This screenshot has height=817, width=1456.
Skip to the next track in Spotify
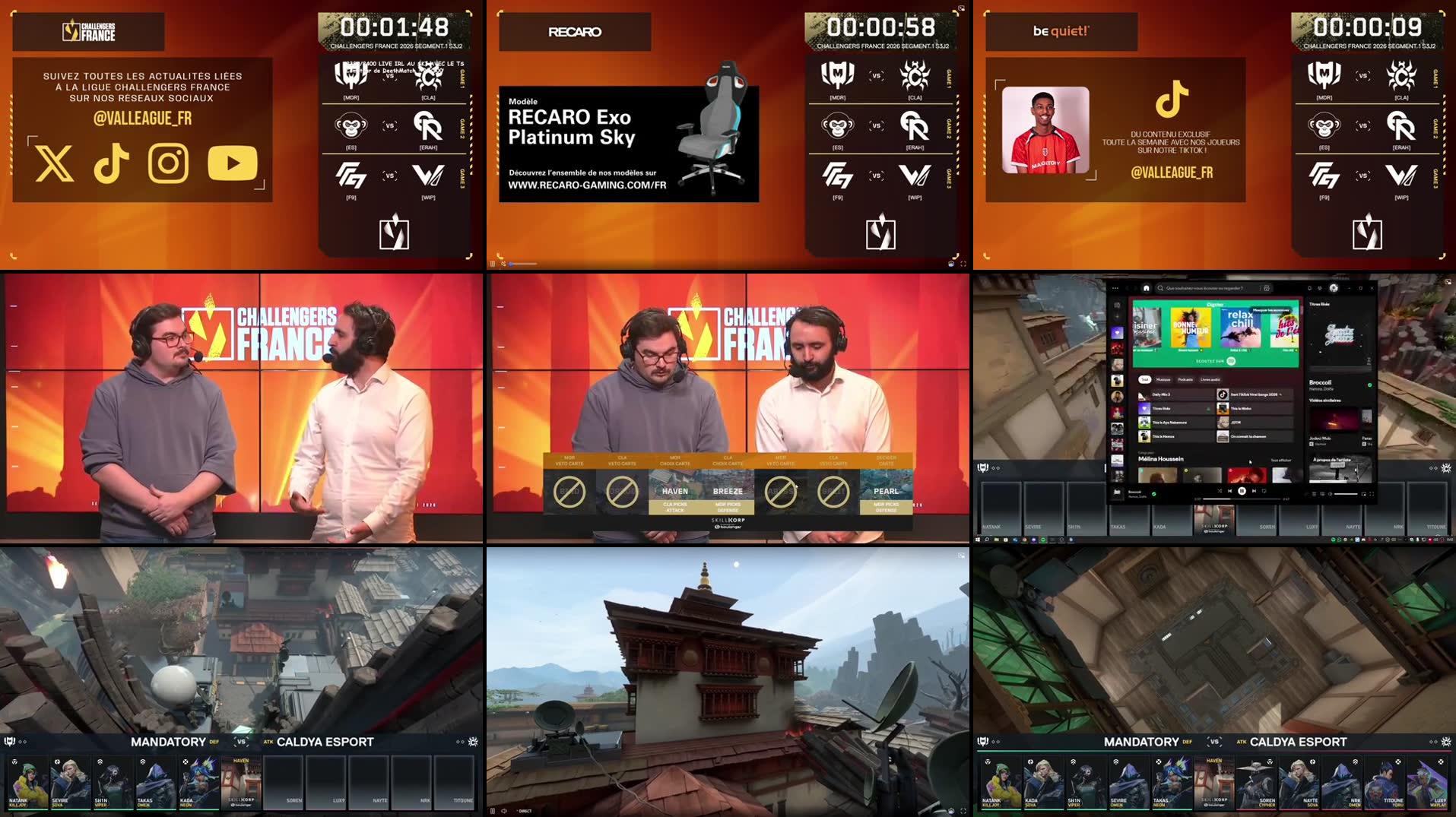click(1254, 491)
